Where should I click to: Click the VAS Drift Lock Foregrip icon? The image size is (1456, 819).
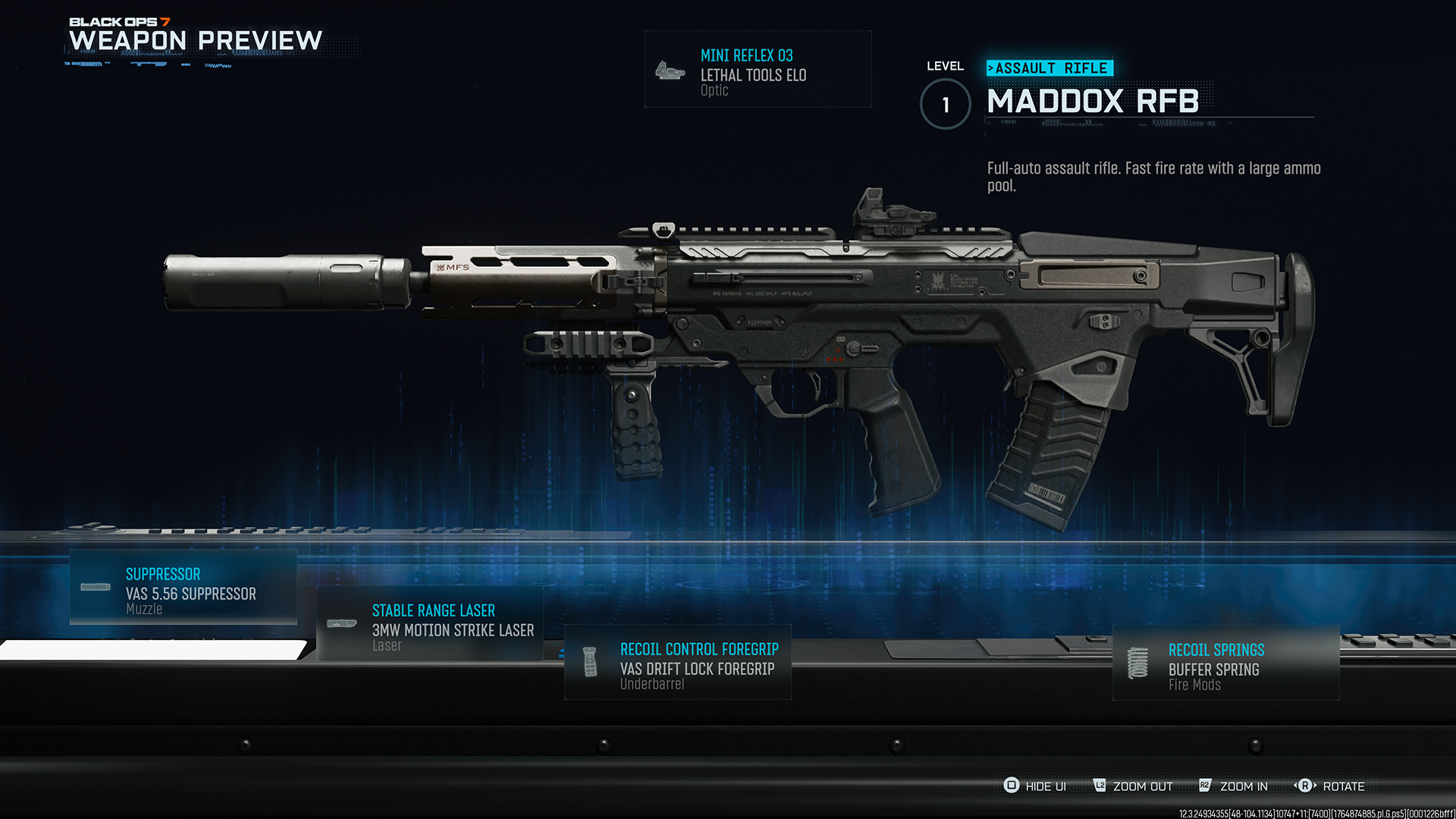(591, 661)
